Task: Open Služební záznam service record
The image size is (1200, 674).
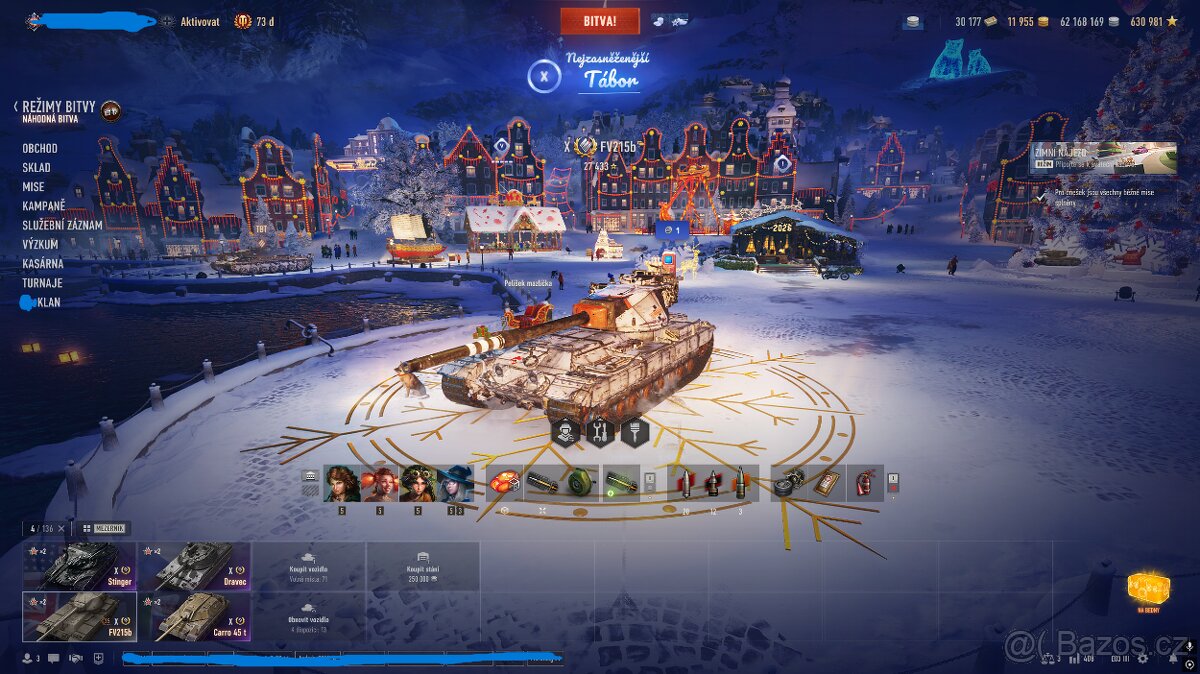Action: click(62, 225)
